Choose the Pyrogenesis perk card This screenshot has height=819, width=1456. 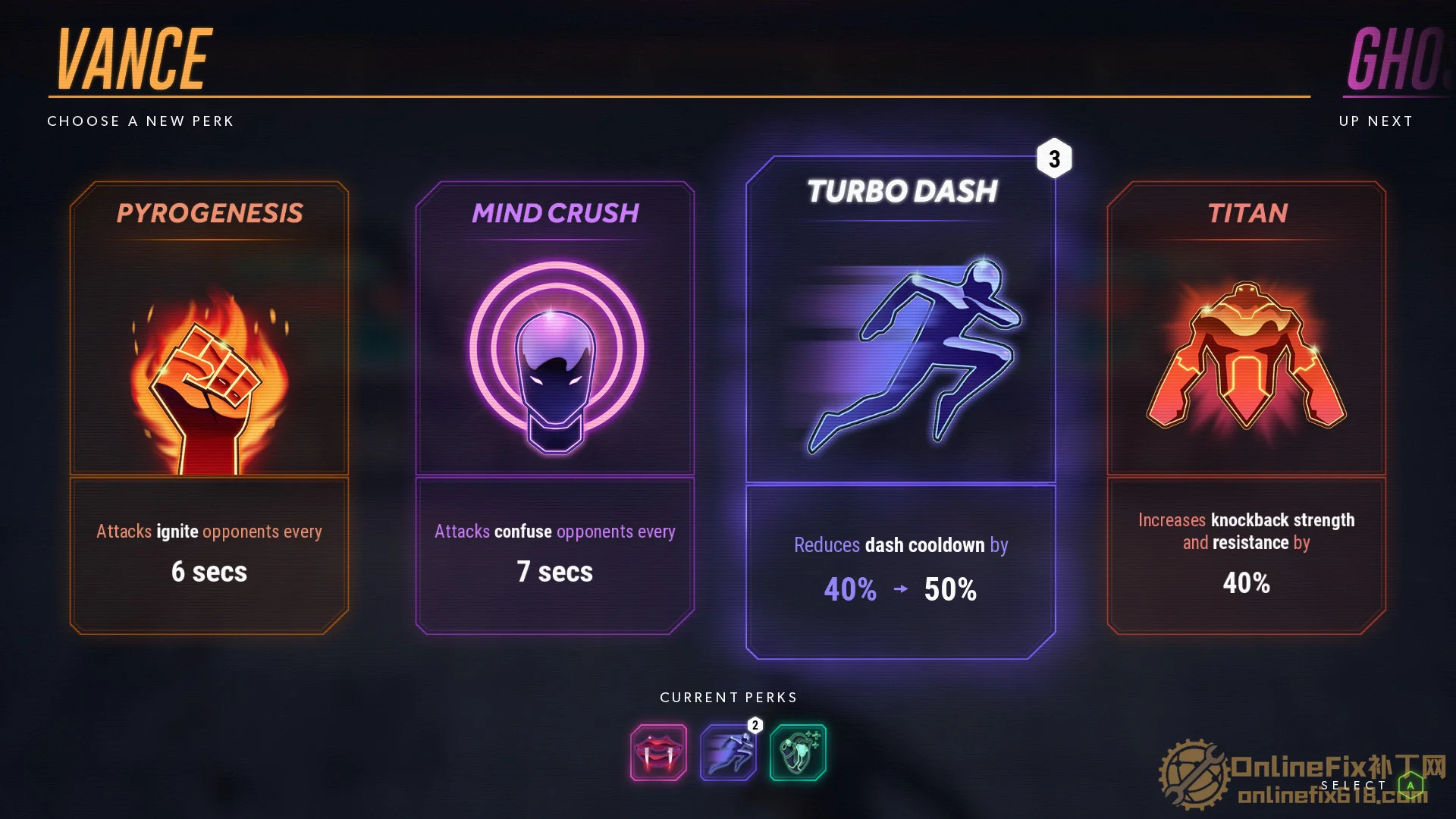[209, 407]
